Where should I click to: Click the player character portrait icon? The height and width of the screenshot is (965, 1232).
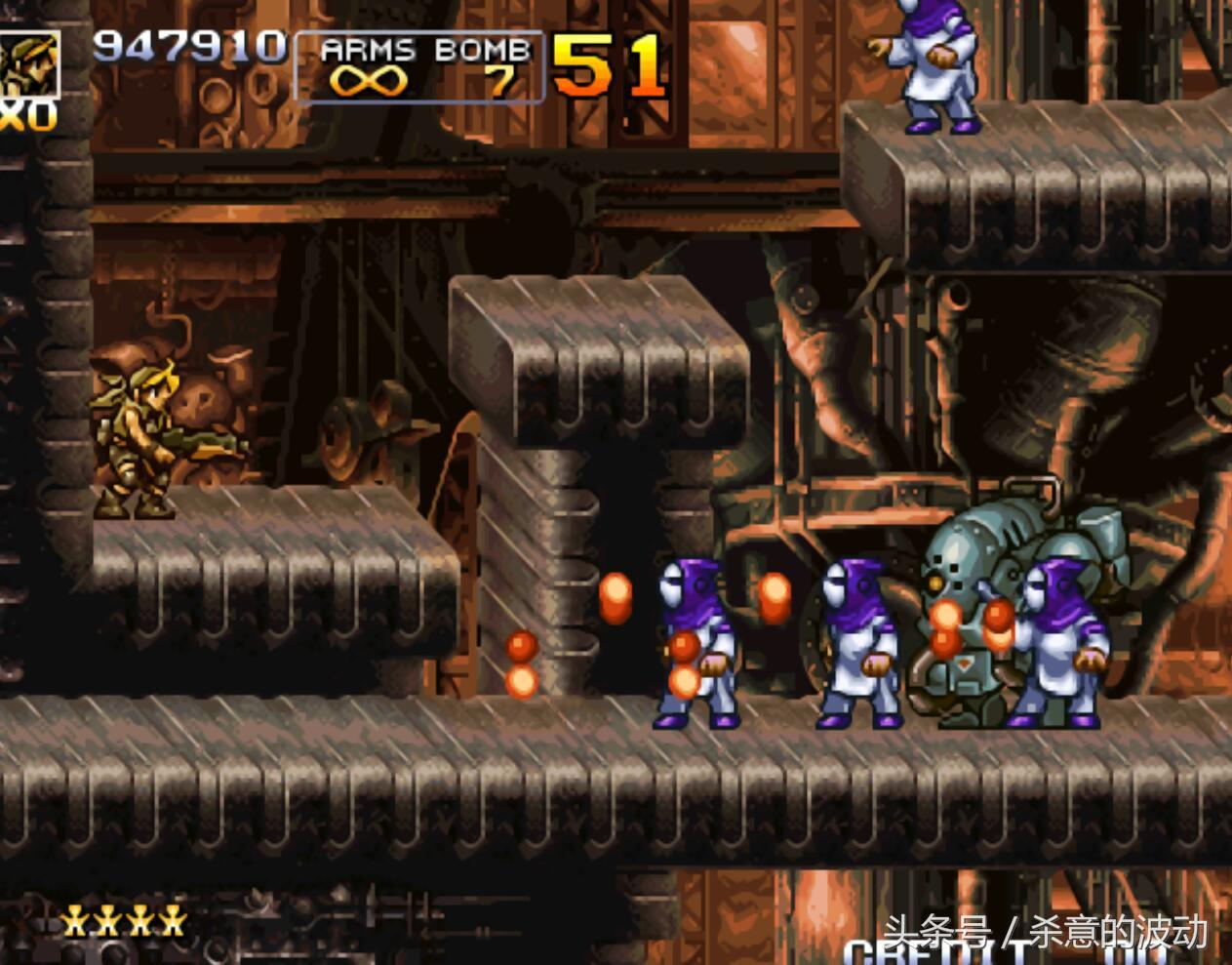[28, 63]
